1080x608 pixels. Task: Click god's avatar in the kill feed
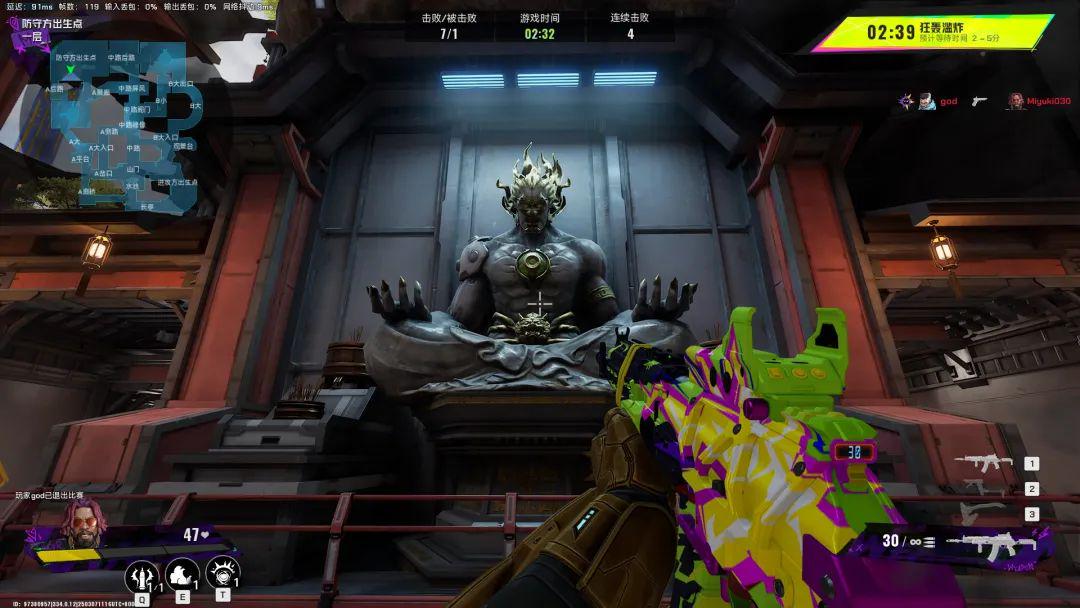tap(926, 101)
